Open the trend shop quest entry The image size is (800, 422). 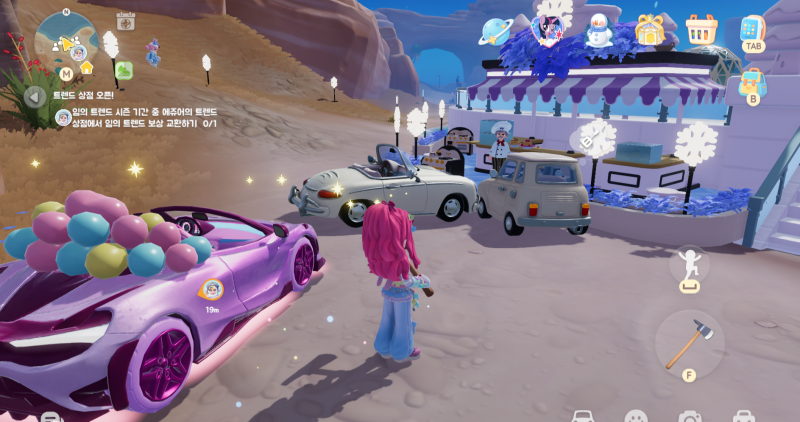[140, 117]
